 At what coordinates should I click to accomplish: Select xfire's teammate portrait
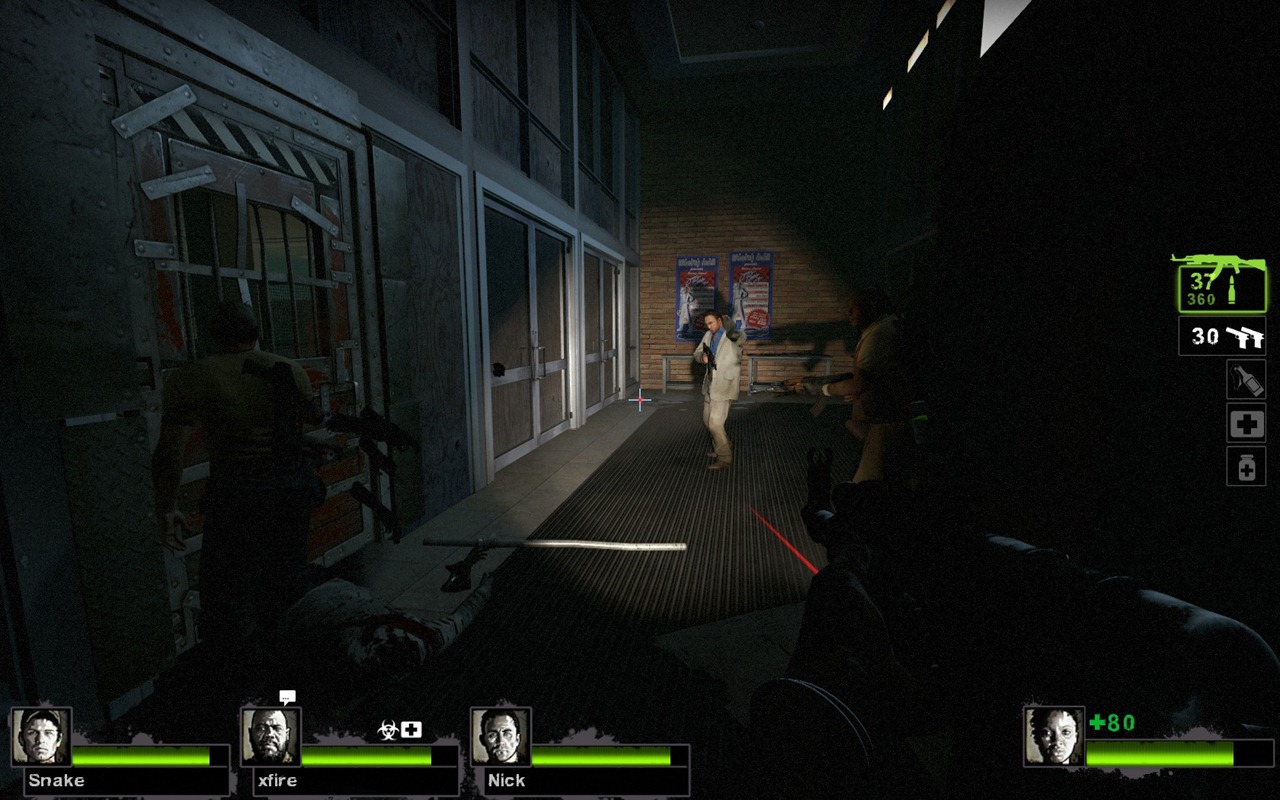point(271,737)
